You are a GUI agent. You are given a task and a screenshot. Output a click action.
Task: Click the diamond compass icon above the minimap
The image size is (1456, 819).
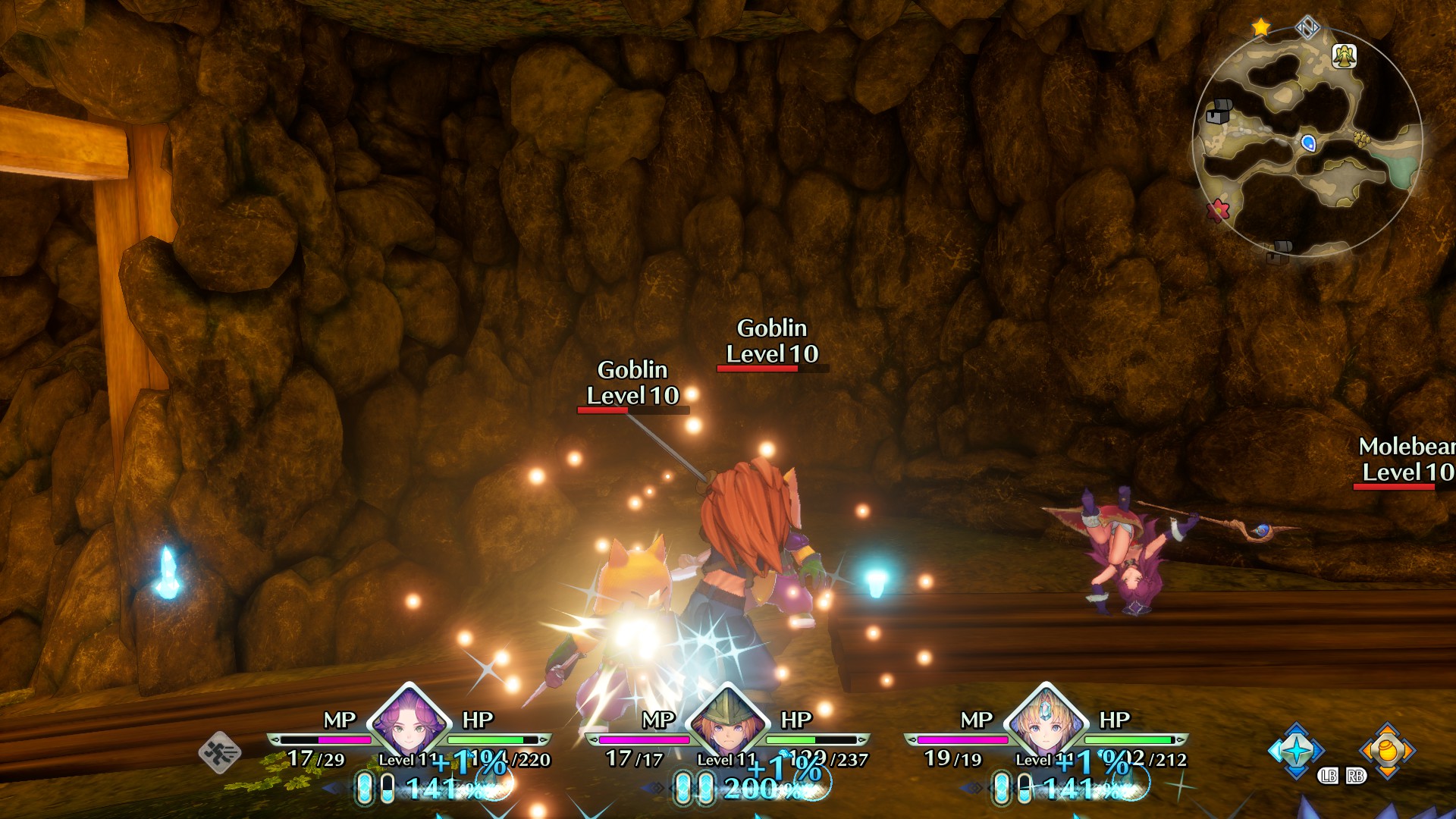pos(1307,27)
